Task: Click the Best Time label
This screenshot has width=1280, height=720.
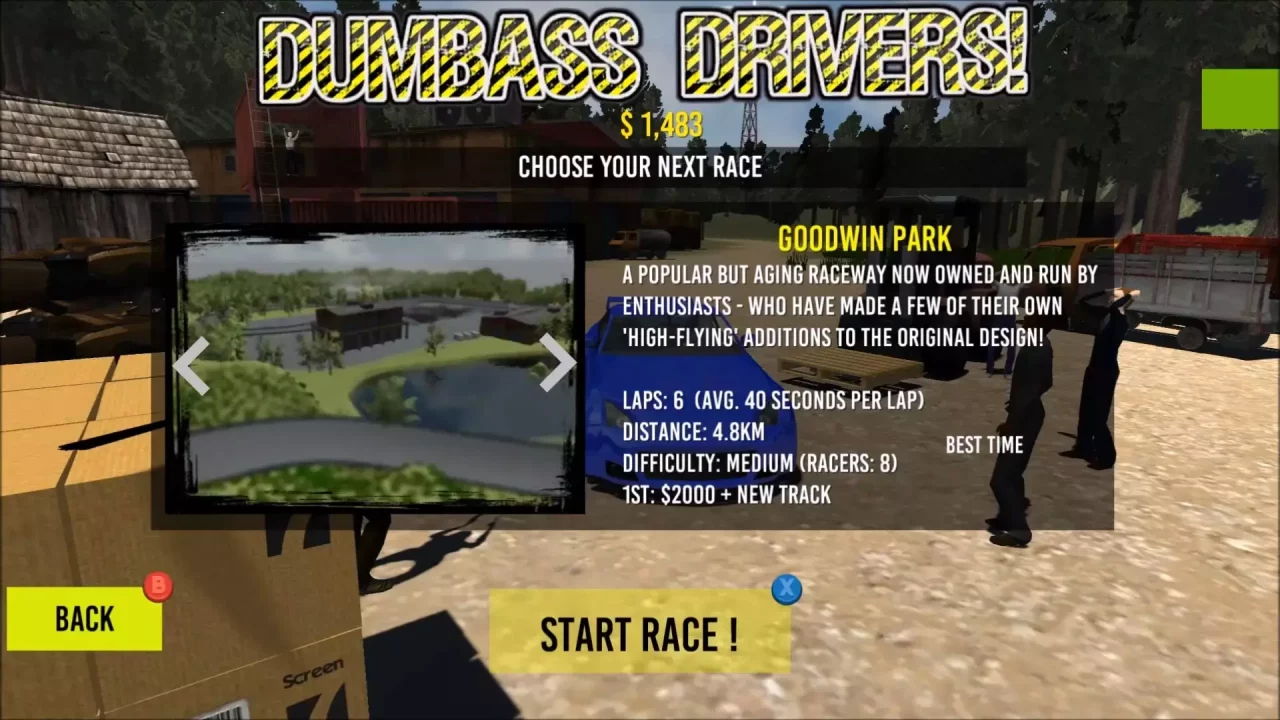Action: coord(984,445)
